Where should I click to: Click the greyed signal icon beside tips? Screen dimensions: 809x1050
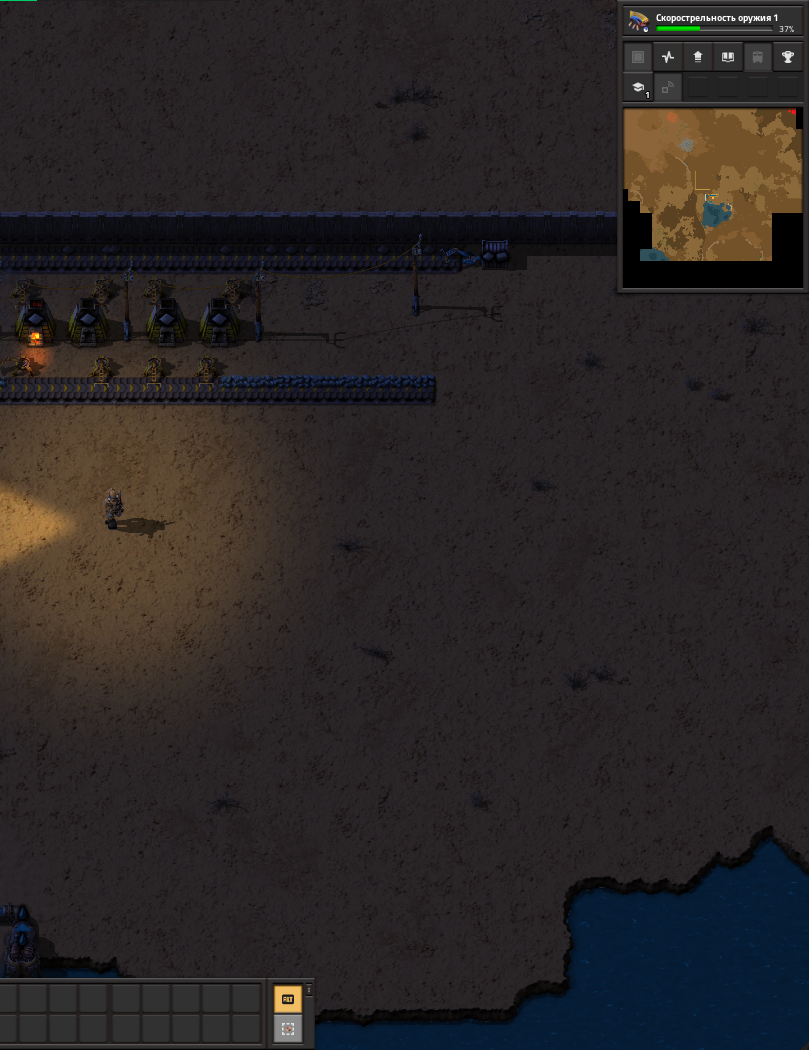[x=667, y=88]
